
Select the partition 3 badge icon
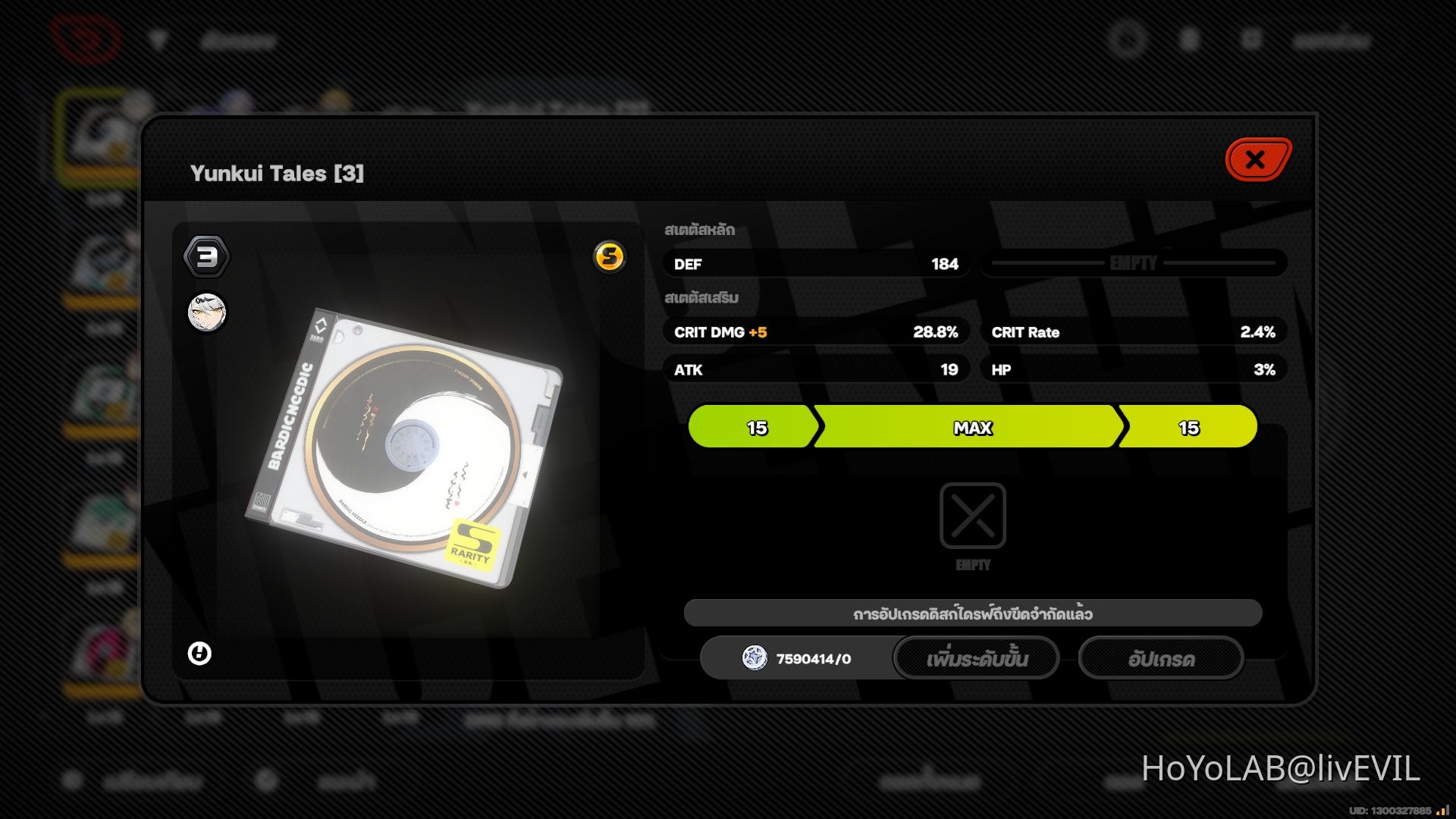click(x=208, y=256)
